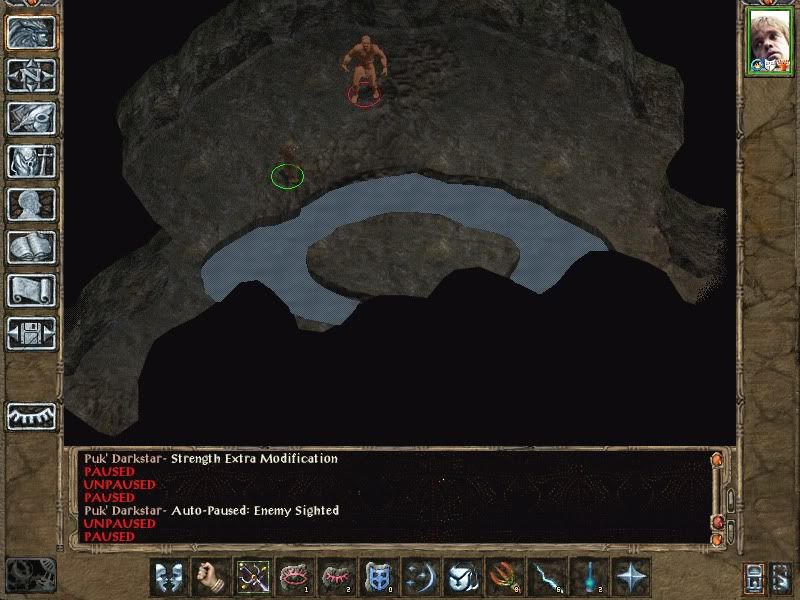The image size is (800, 600).
Task: Open the inventory screen
Action: tap(31, 162)
